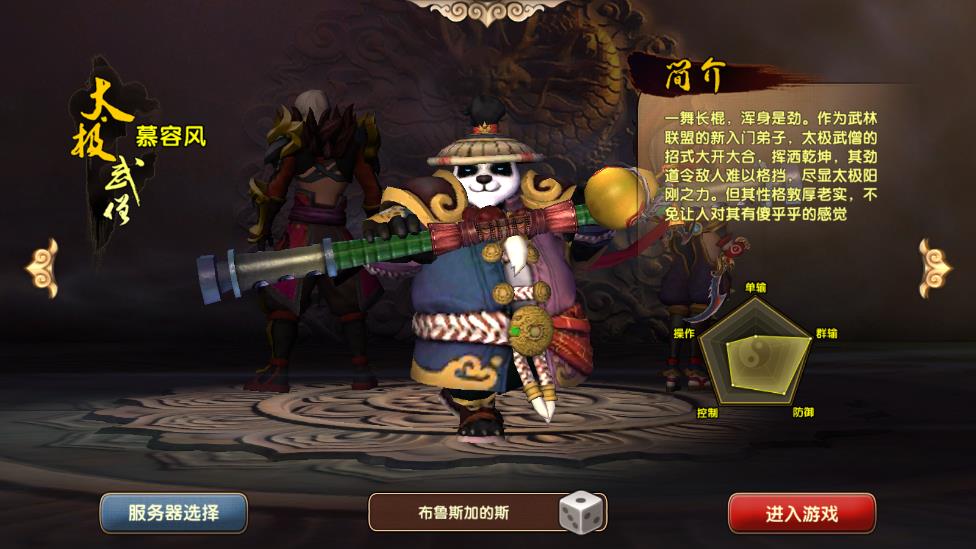Click the red 进入游戏 enter game button
976x549 pixels.
click(801, 514)
